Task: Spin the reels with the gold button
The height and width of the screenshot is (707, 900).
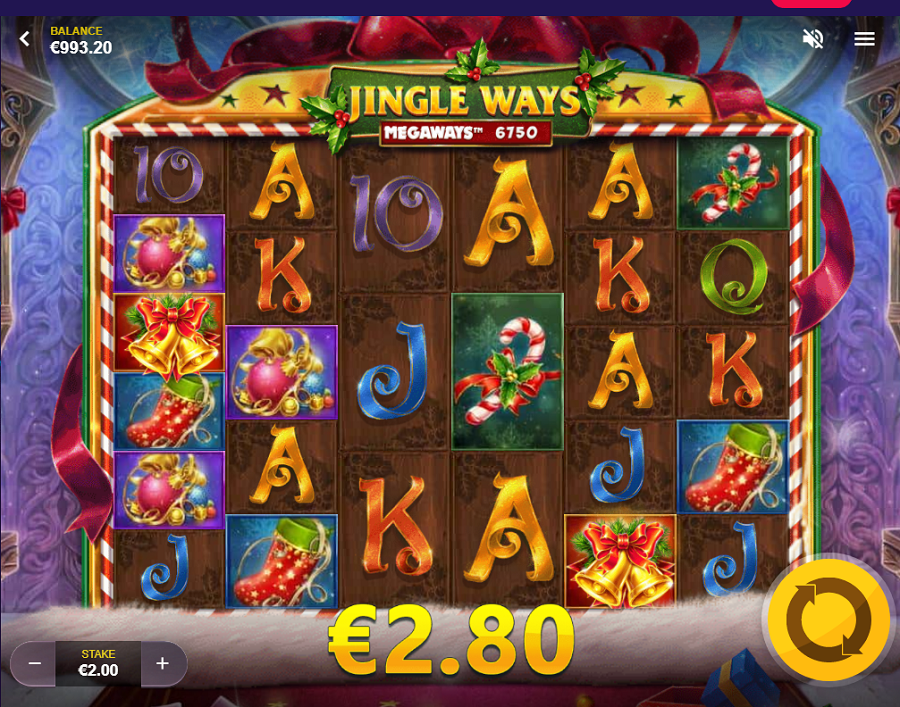Action: click(828, 620)
